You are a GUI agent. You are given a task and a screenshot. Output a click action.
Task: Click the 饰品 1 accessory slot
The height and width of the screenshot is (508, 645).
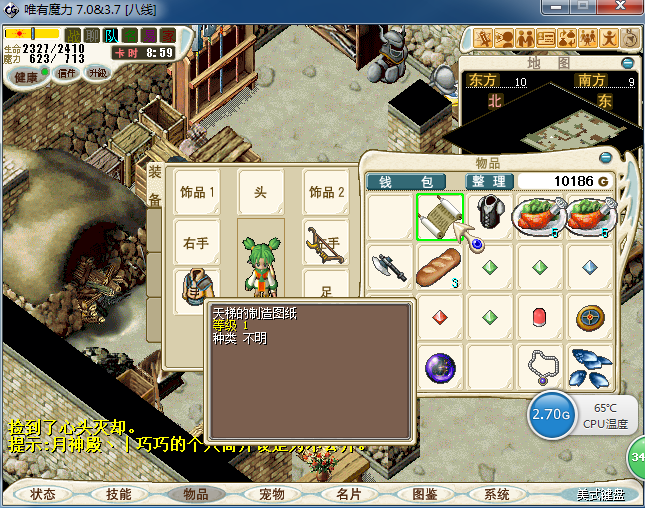pyautogui.click(x=197, y=192)
